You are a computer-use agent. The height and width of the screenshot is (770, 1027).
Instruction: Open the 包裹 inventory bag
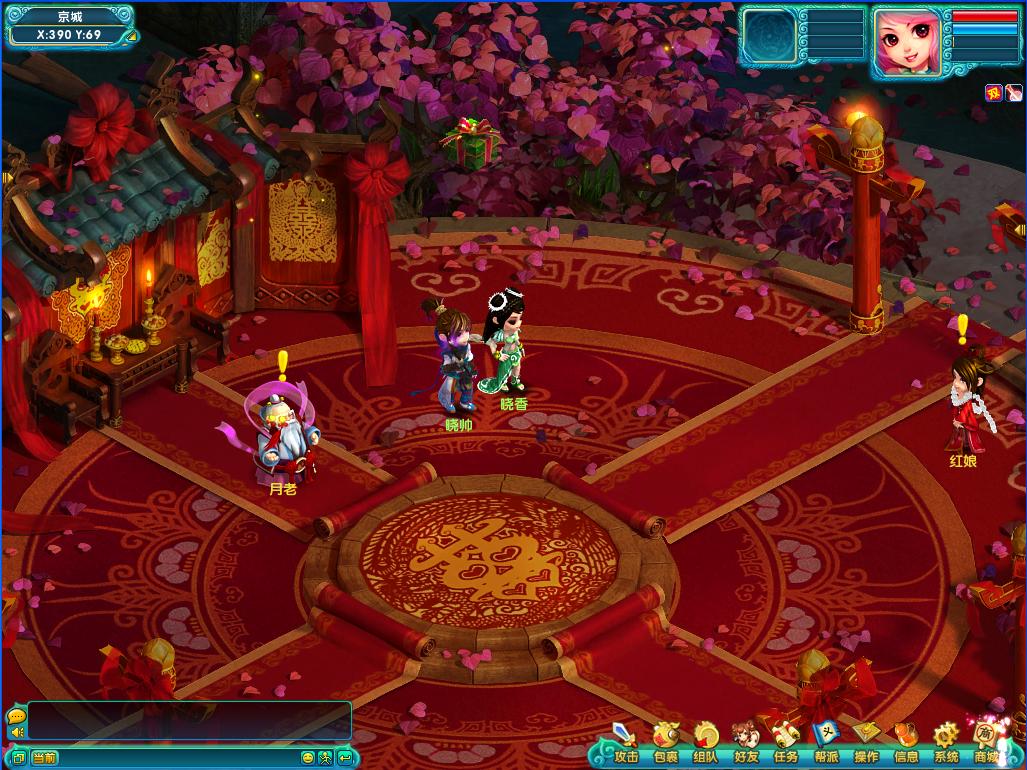tap(666, 741)
